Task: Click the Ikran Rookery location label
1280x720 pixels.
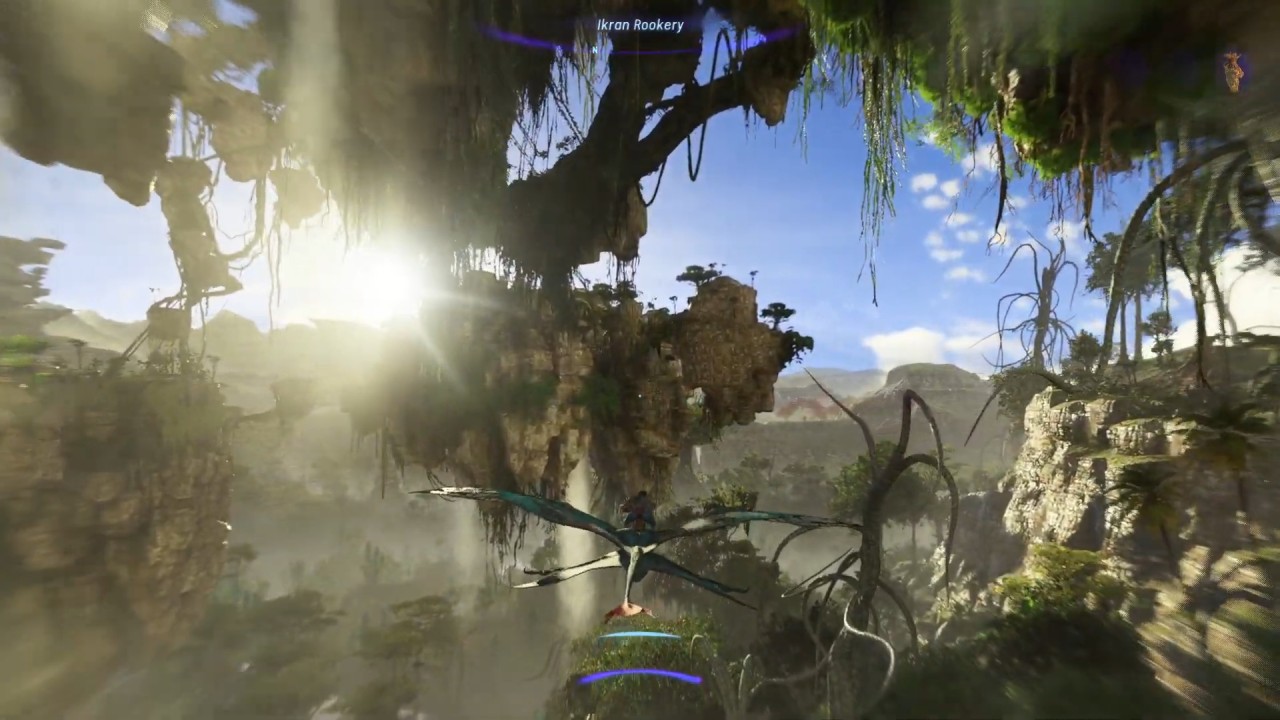Action: tap(640, 25)
